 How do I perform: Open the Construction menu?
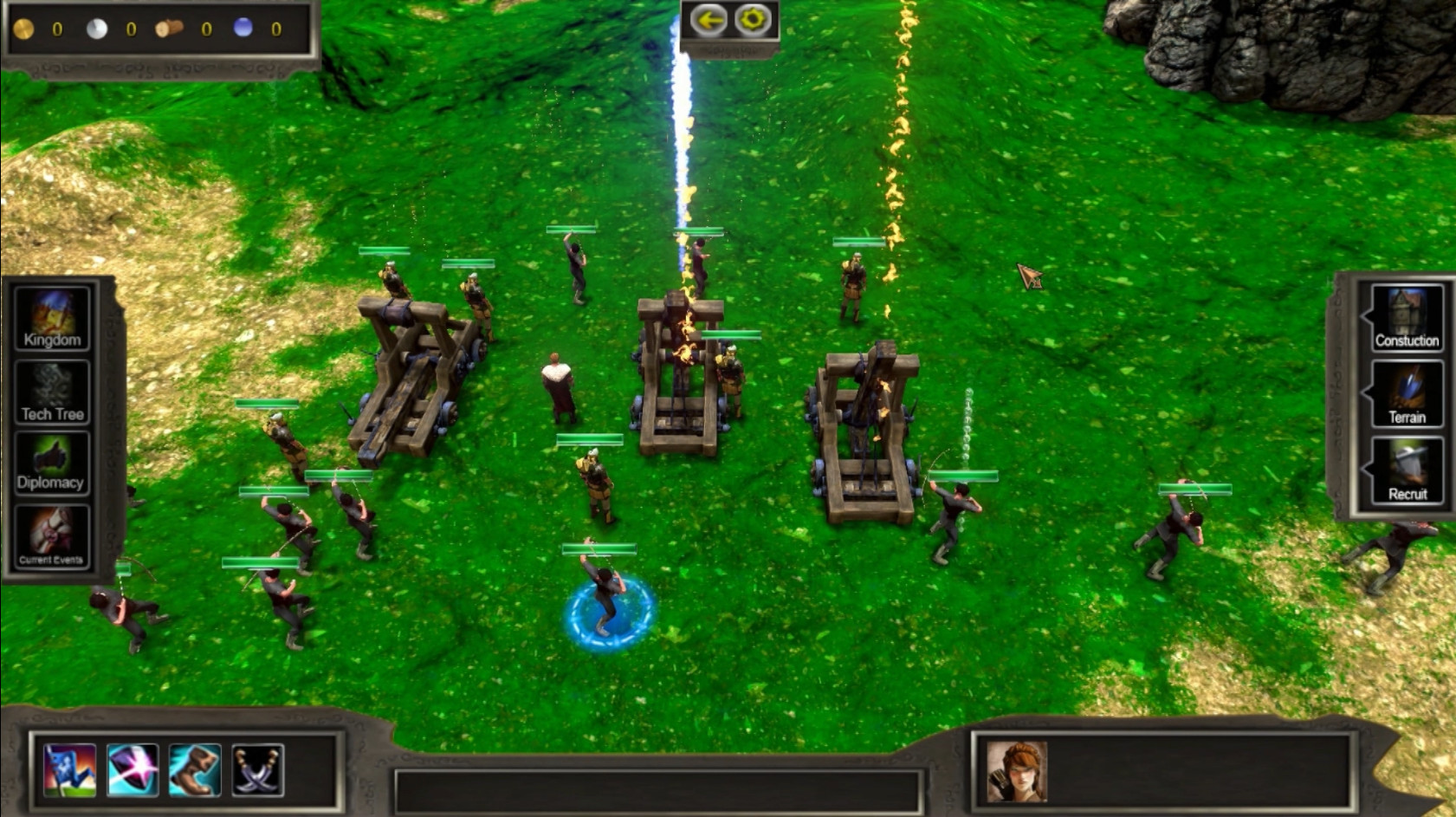(x=1407, y=321)
